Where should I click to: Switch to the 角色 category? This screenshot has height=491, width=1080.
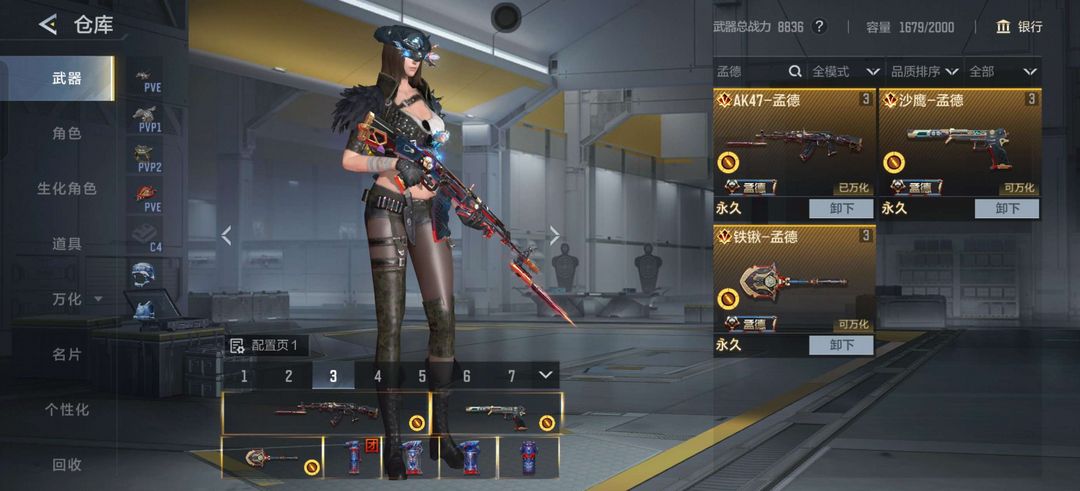[x=67, y=133]
